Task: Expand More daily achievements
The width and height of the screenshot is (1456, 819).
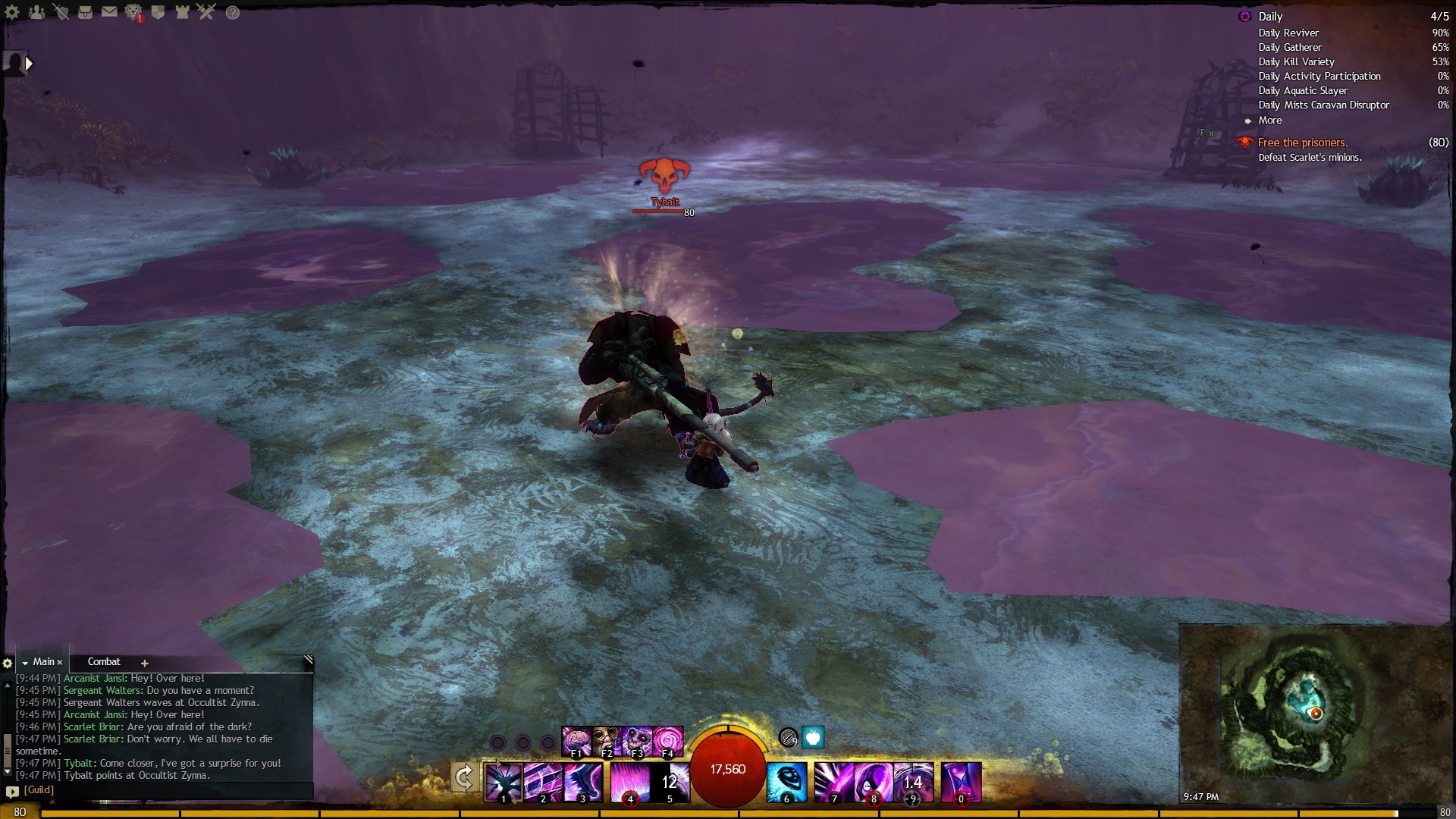Action: [1270, 121]
